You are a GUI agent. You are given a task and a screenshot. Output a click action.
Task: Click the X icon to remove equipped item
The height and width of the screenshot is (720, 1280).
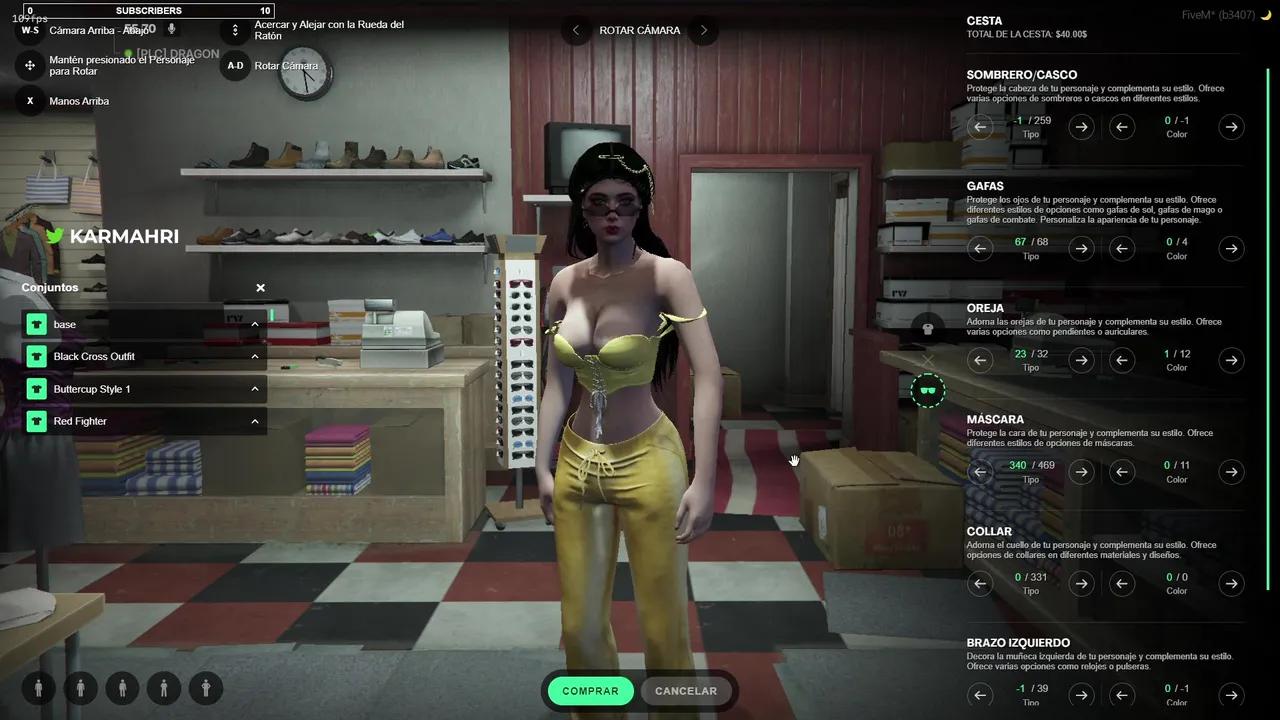928,360
